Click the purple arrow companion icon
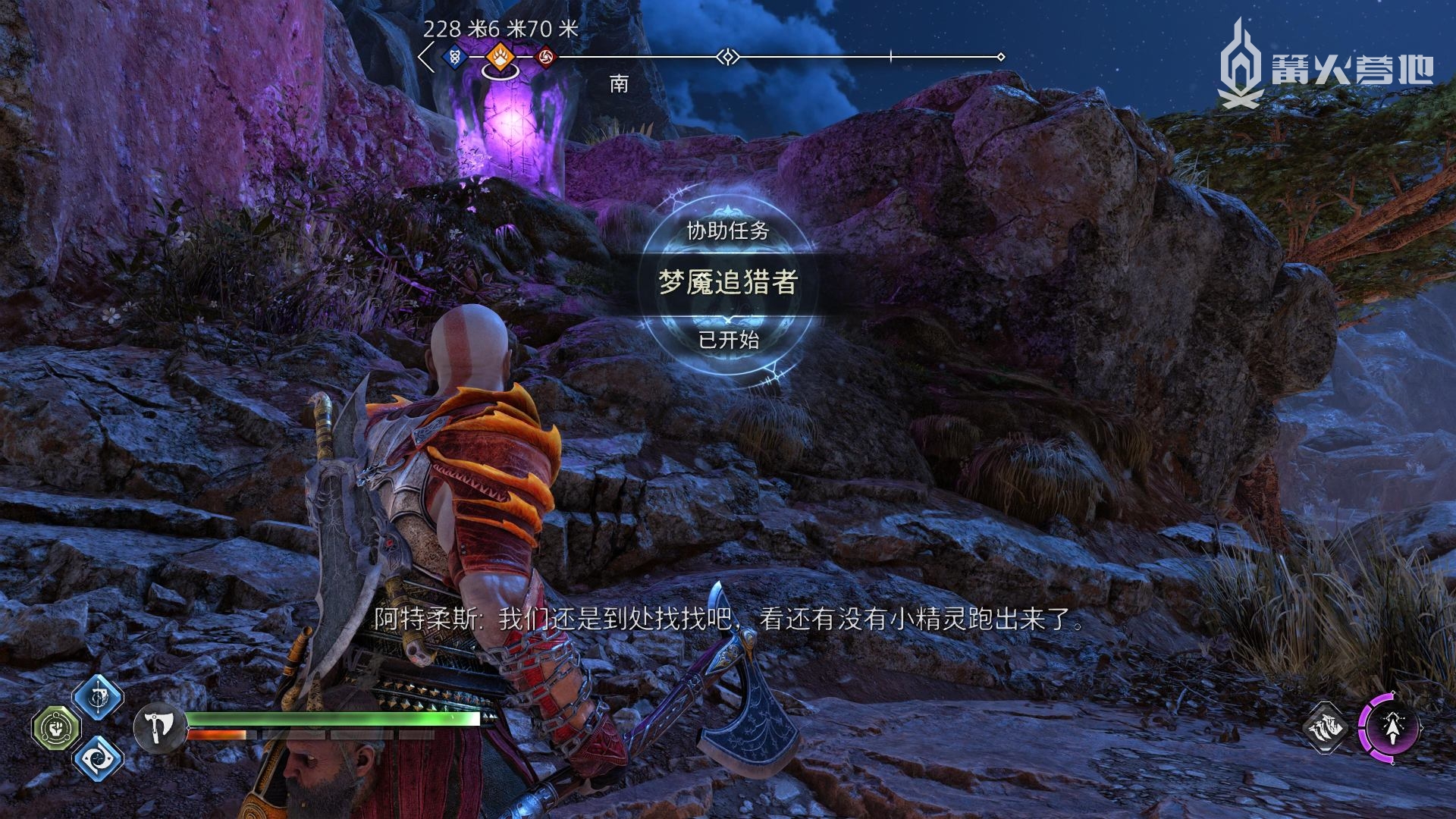Image resolution: width=1456 pixels, height=819 pixels. coord(1390,728)
